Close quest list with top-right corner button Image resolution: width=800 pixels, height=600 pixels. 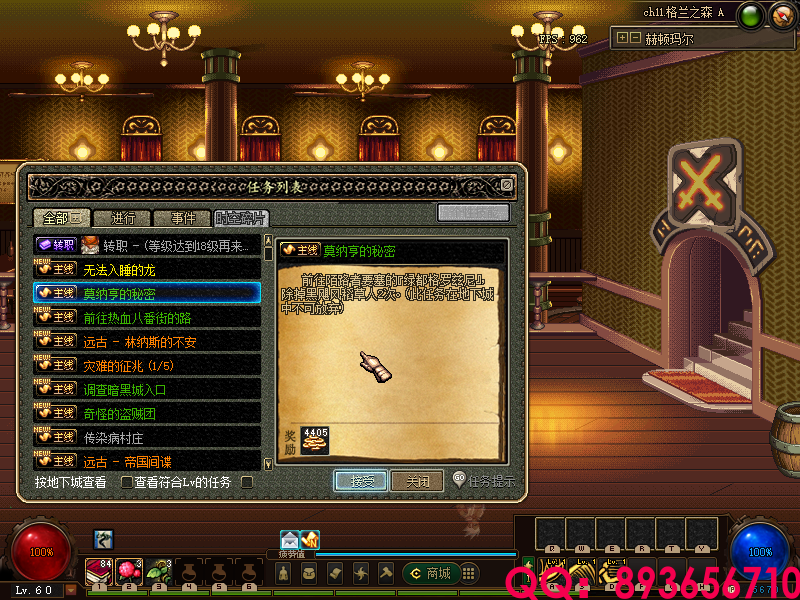click(x=507, y=185)
